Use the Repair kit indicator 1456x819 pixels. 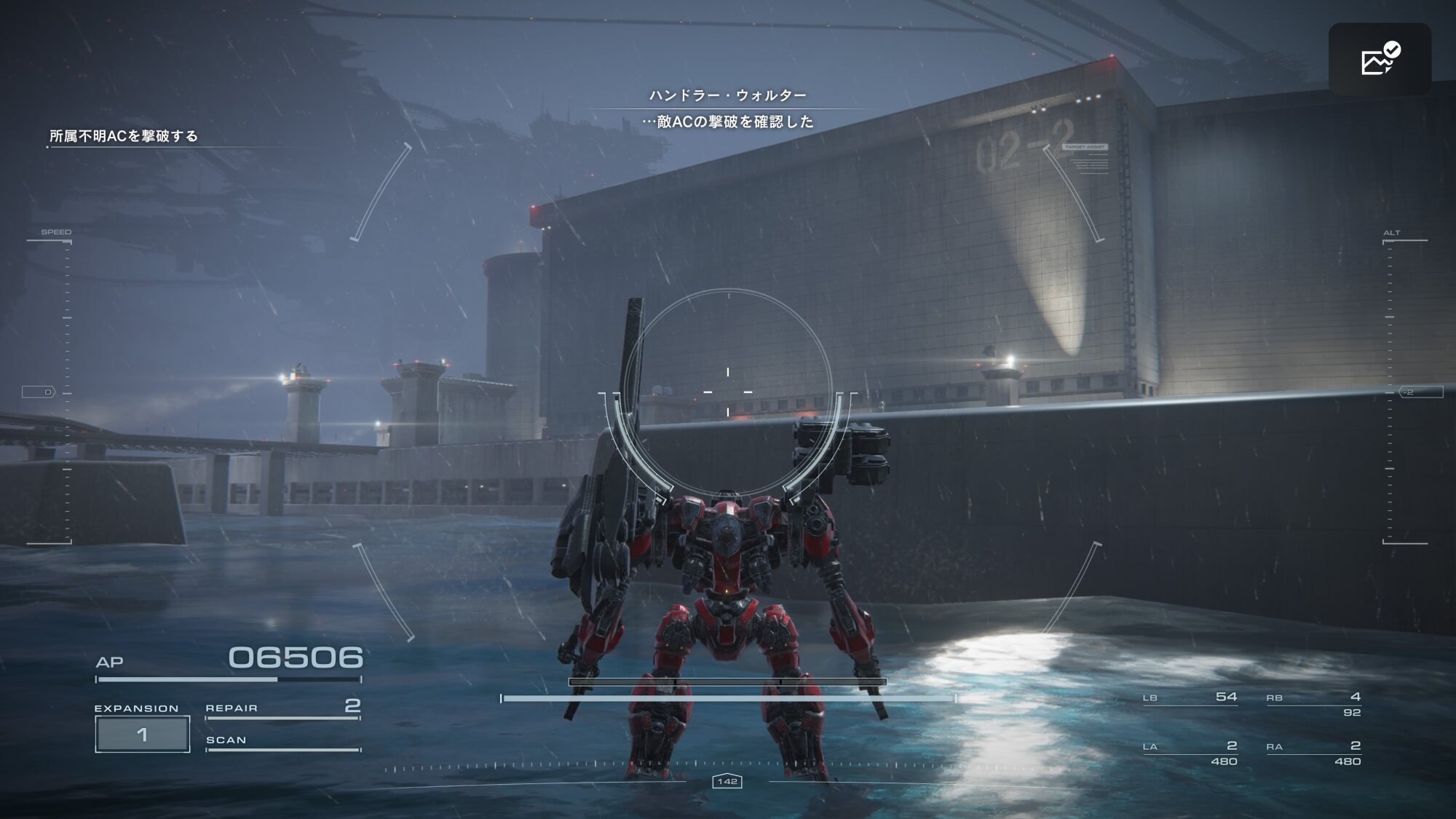[x=283, y=708]
